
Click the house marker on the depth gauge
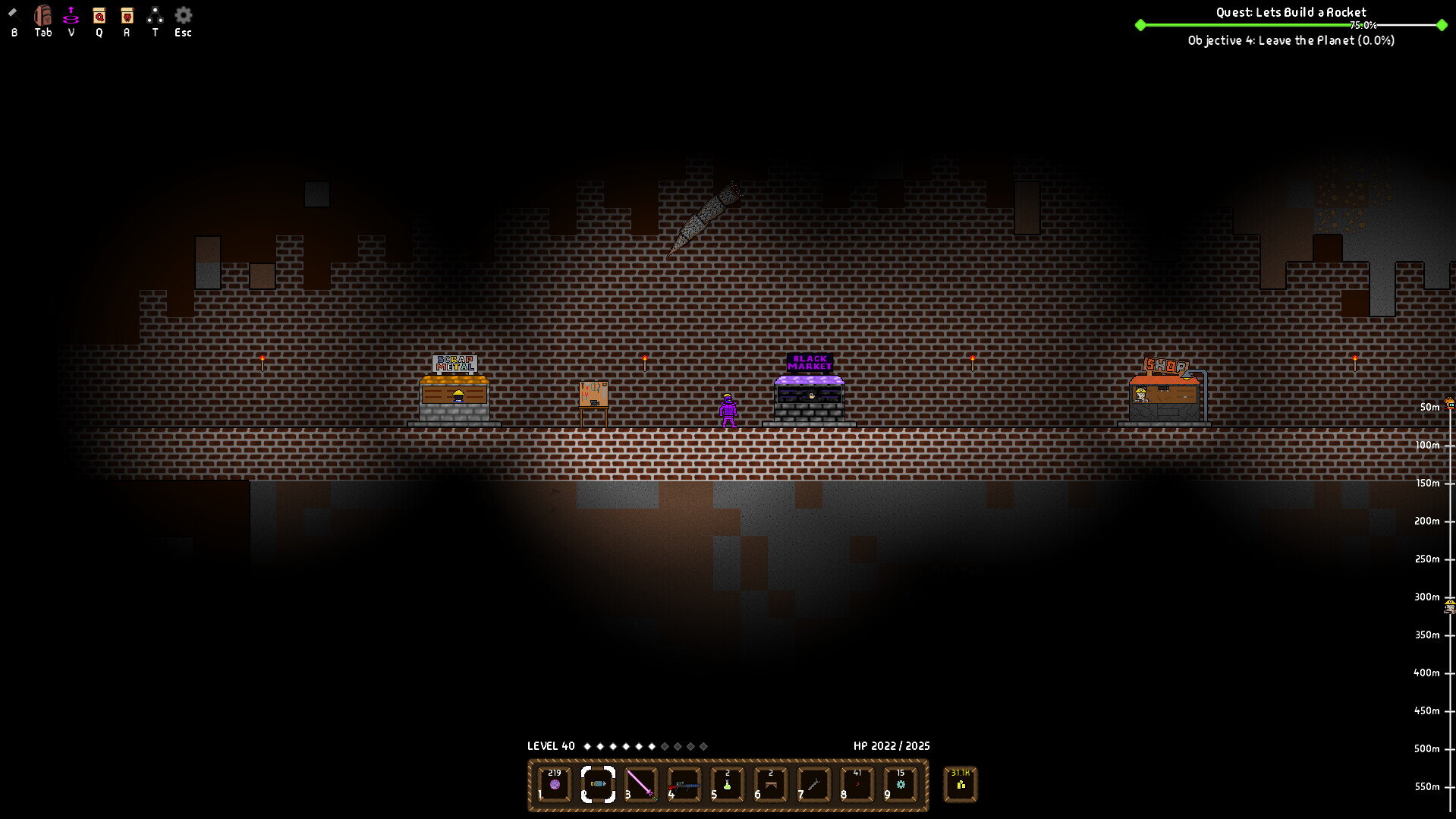(x=1449, y=403)
